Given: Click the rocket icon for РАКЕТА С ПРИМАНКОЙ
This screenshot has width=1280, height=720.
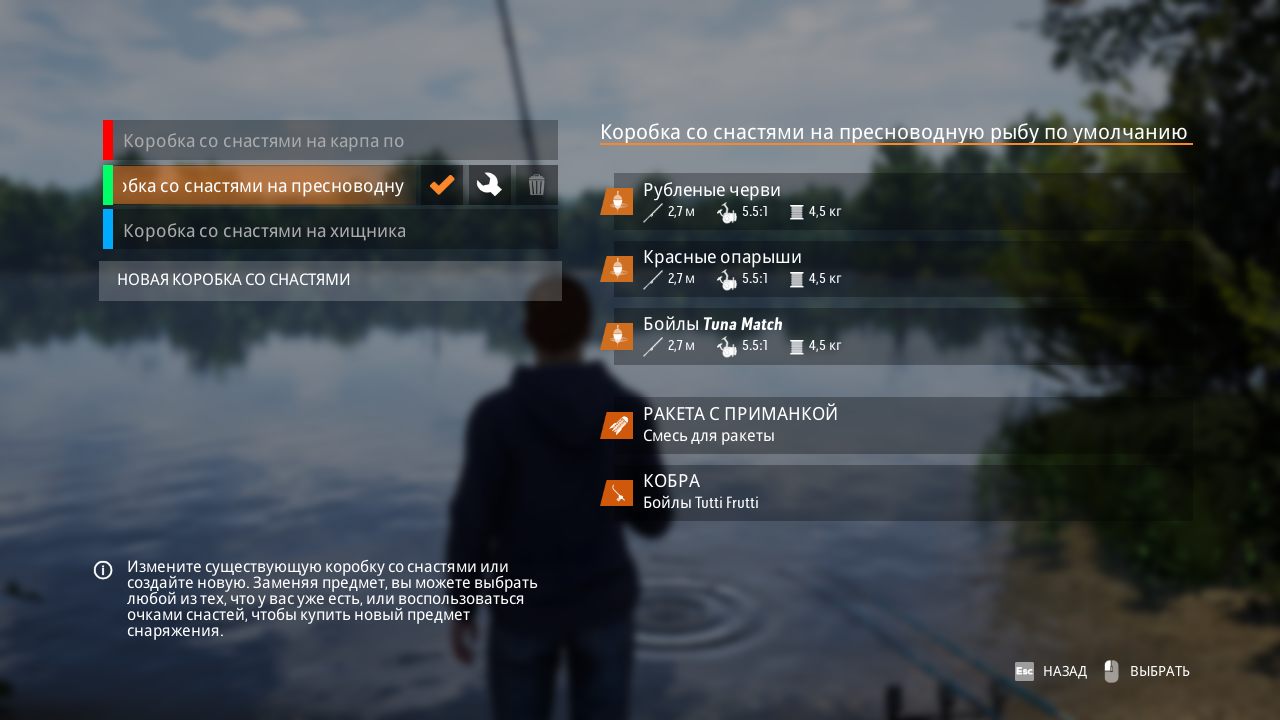Looking at the screenshot, I should coord(617,424).
